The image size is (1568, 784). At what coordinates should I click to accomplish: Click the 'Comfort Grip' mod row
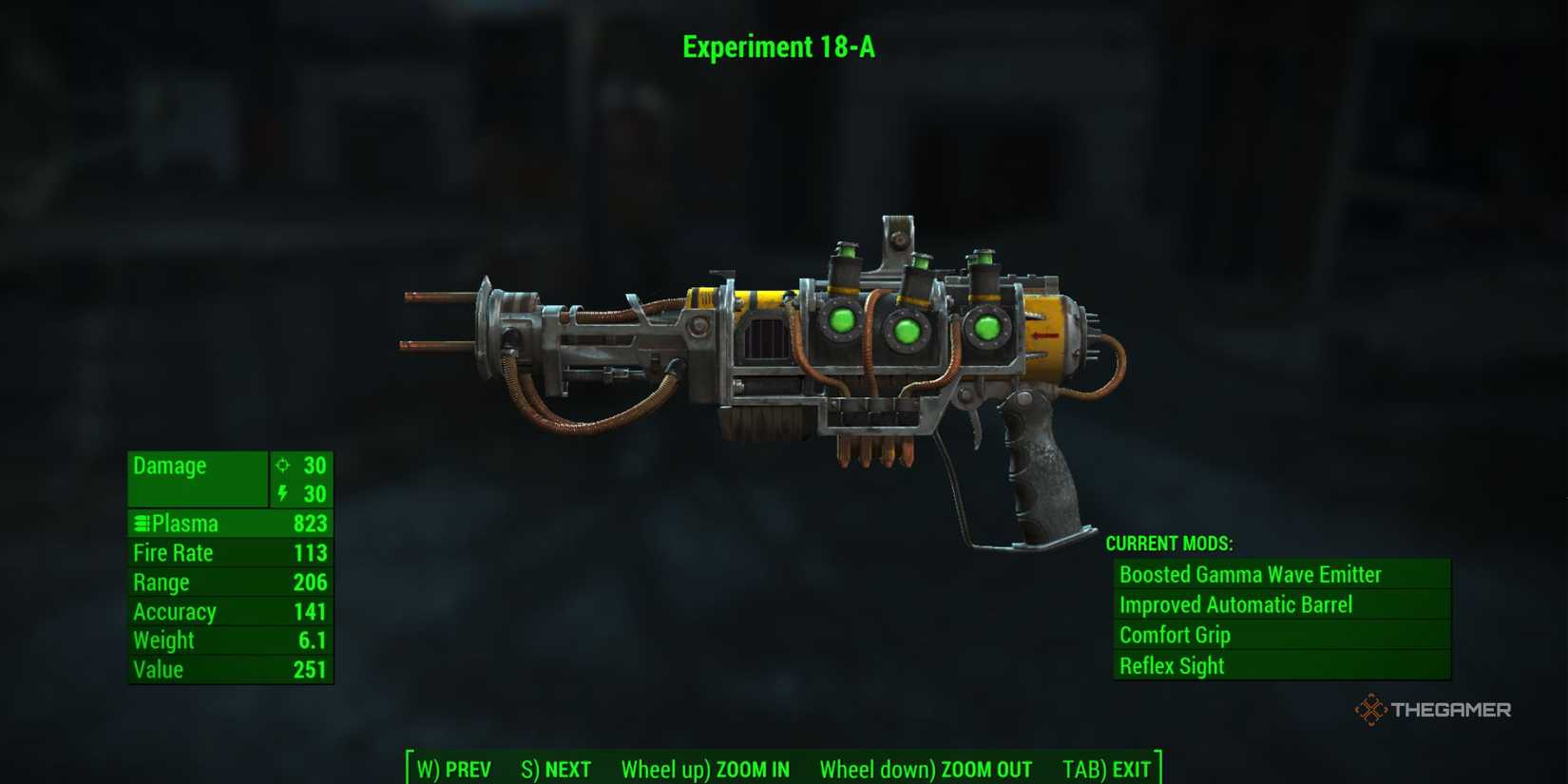1175,635
